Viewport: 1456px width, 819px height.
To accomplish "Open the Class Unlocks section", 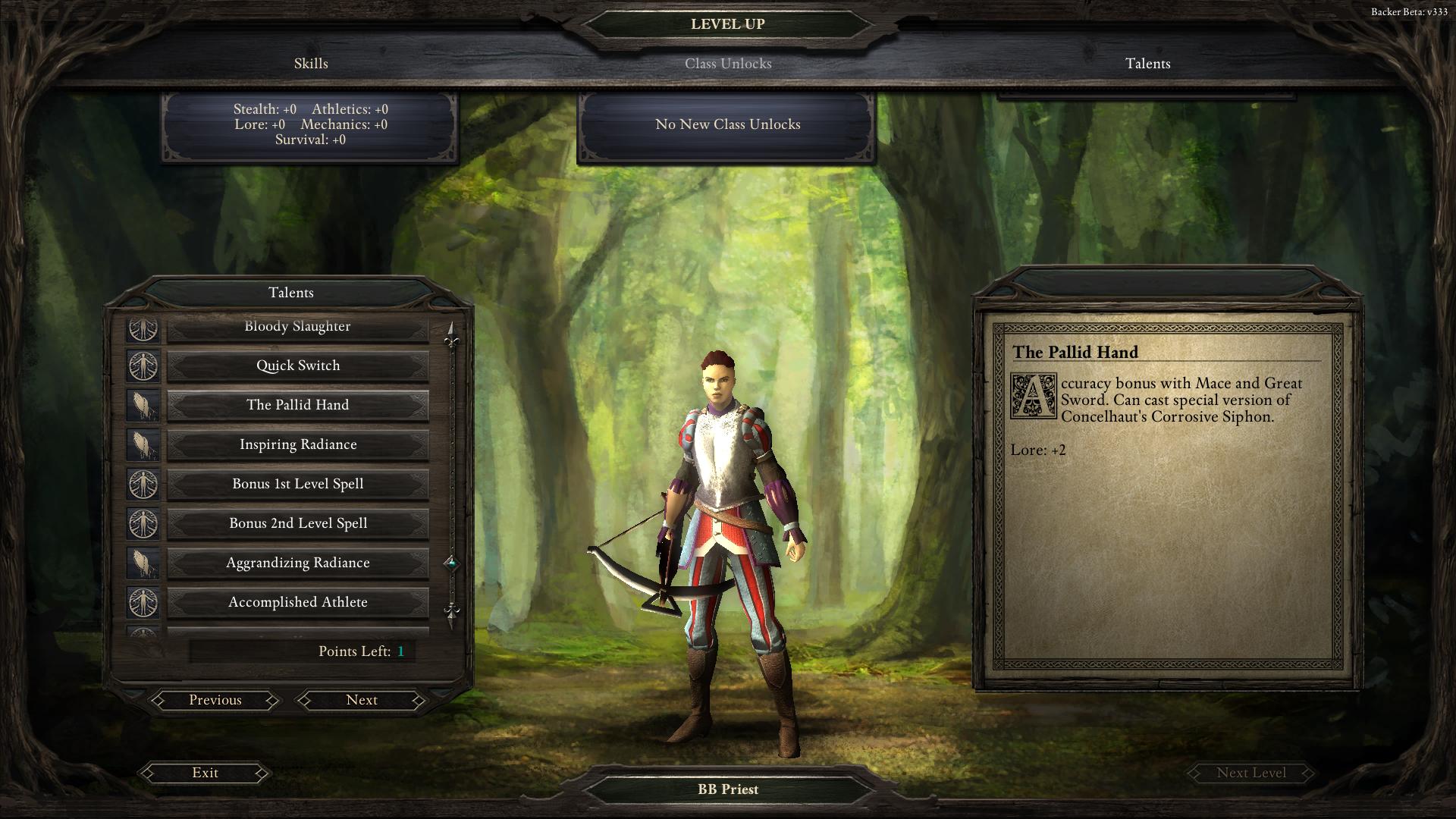I will point(728,64).
